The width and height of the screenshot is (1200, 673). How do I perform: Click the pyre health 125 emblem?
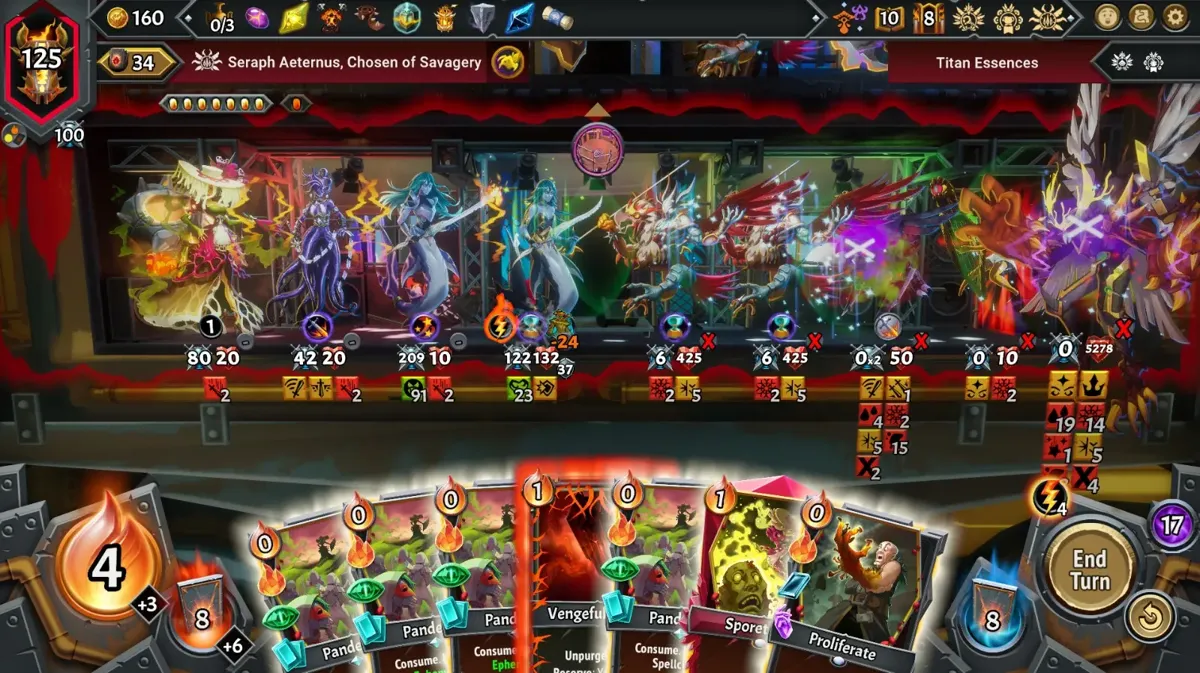point(42,60)
